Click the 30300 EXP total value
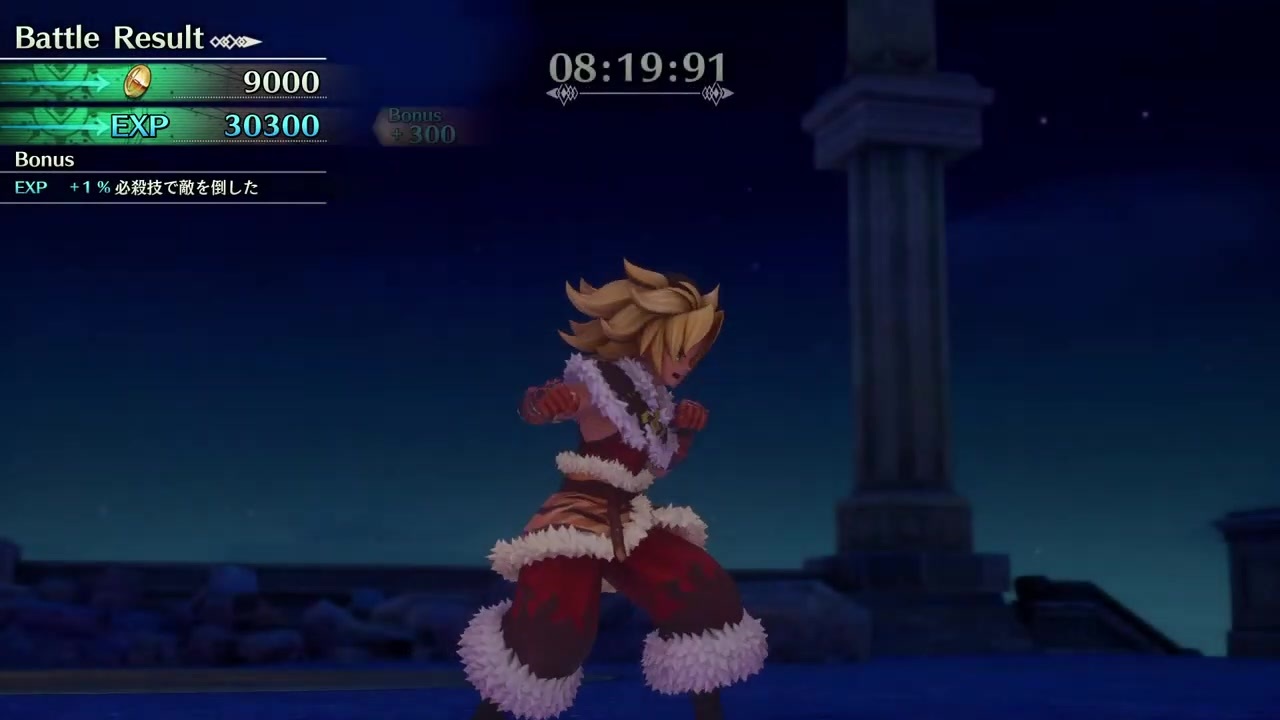1280x720 pixels. [271, 125]
